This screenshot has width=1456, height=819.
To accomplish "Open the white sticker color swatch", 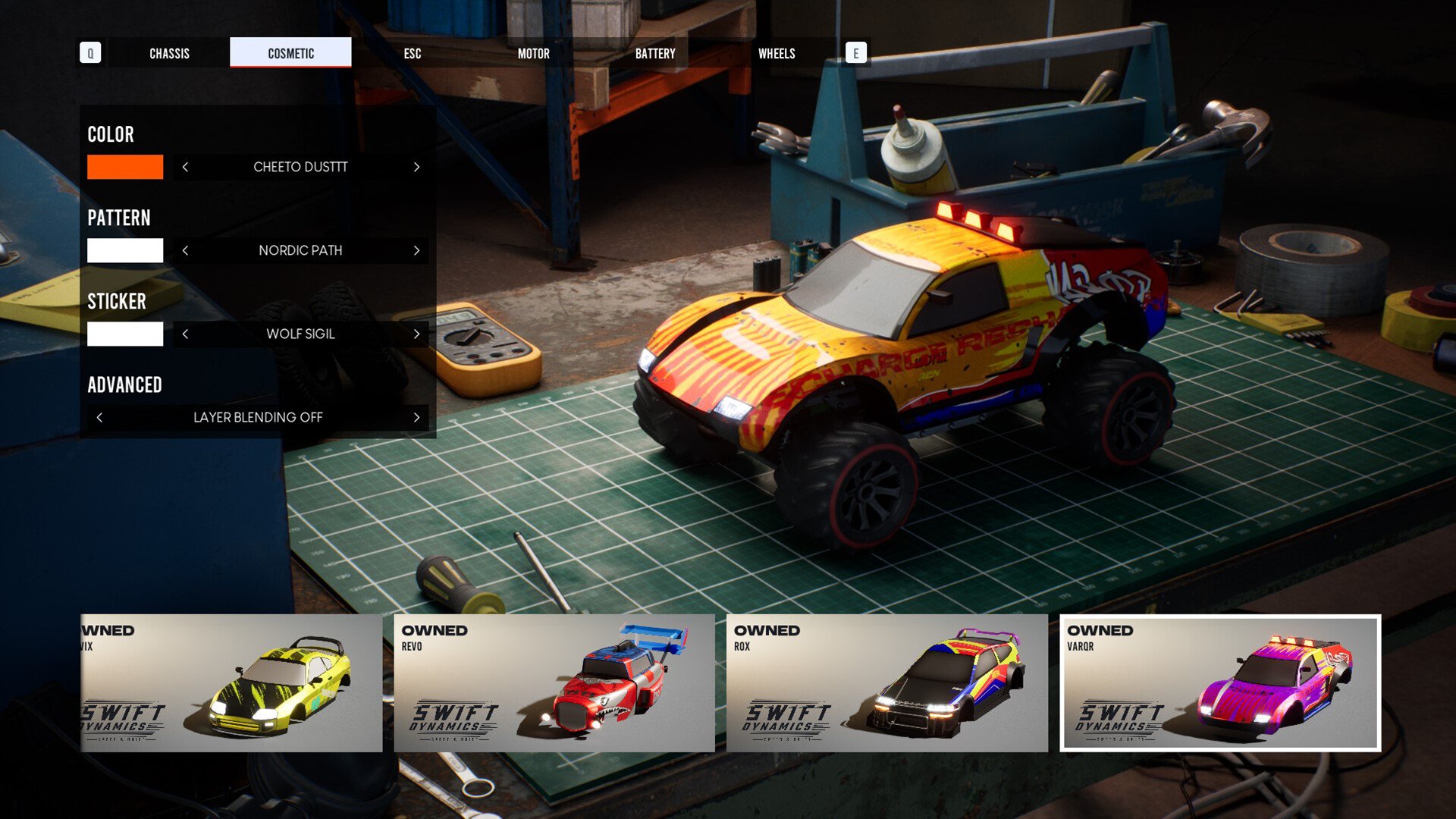I will 125,334.
